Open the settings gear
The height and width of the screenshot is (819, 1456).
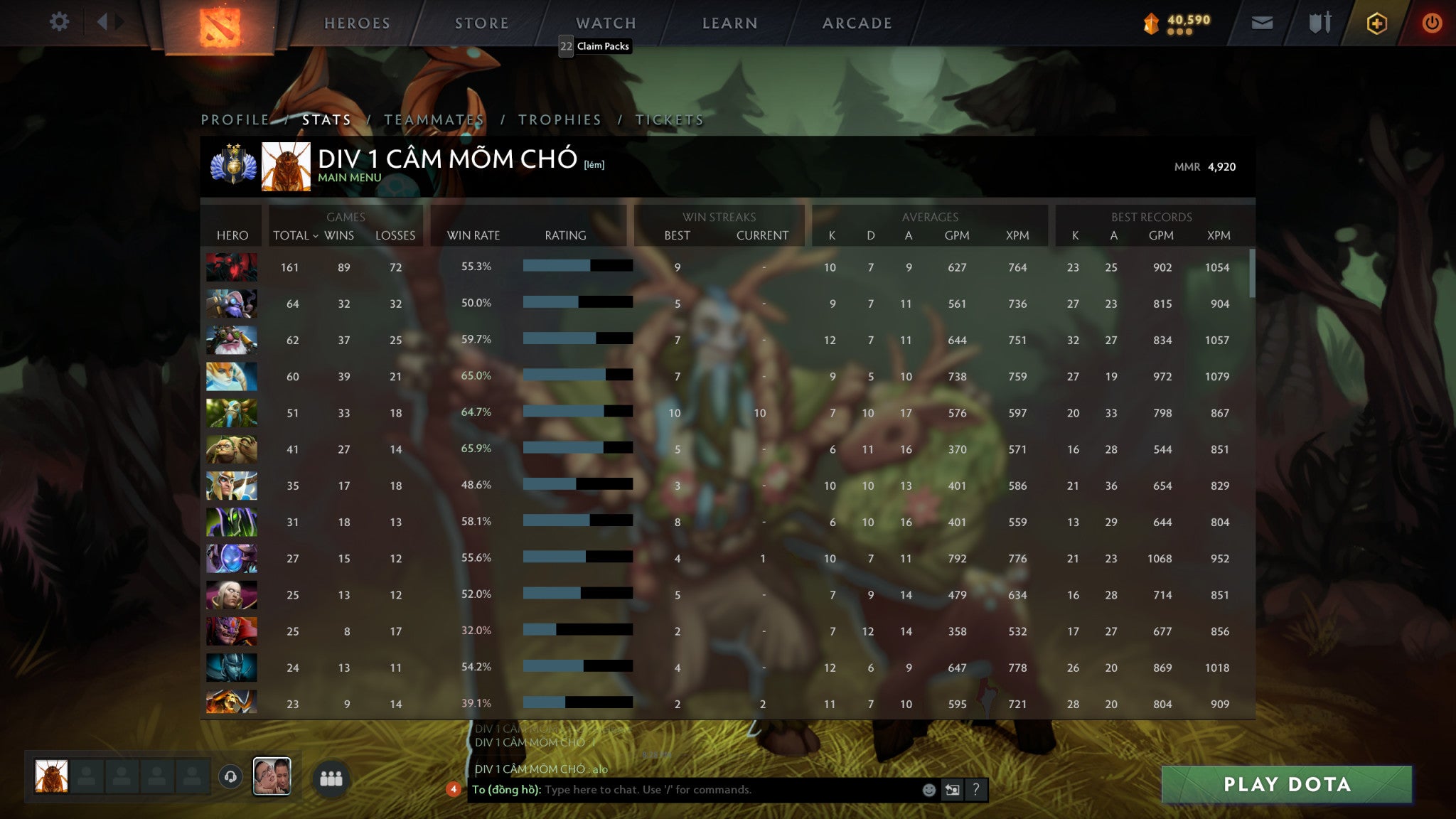coord(60,22)
